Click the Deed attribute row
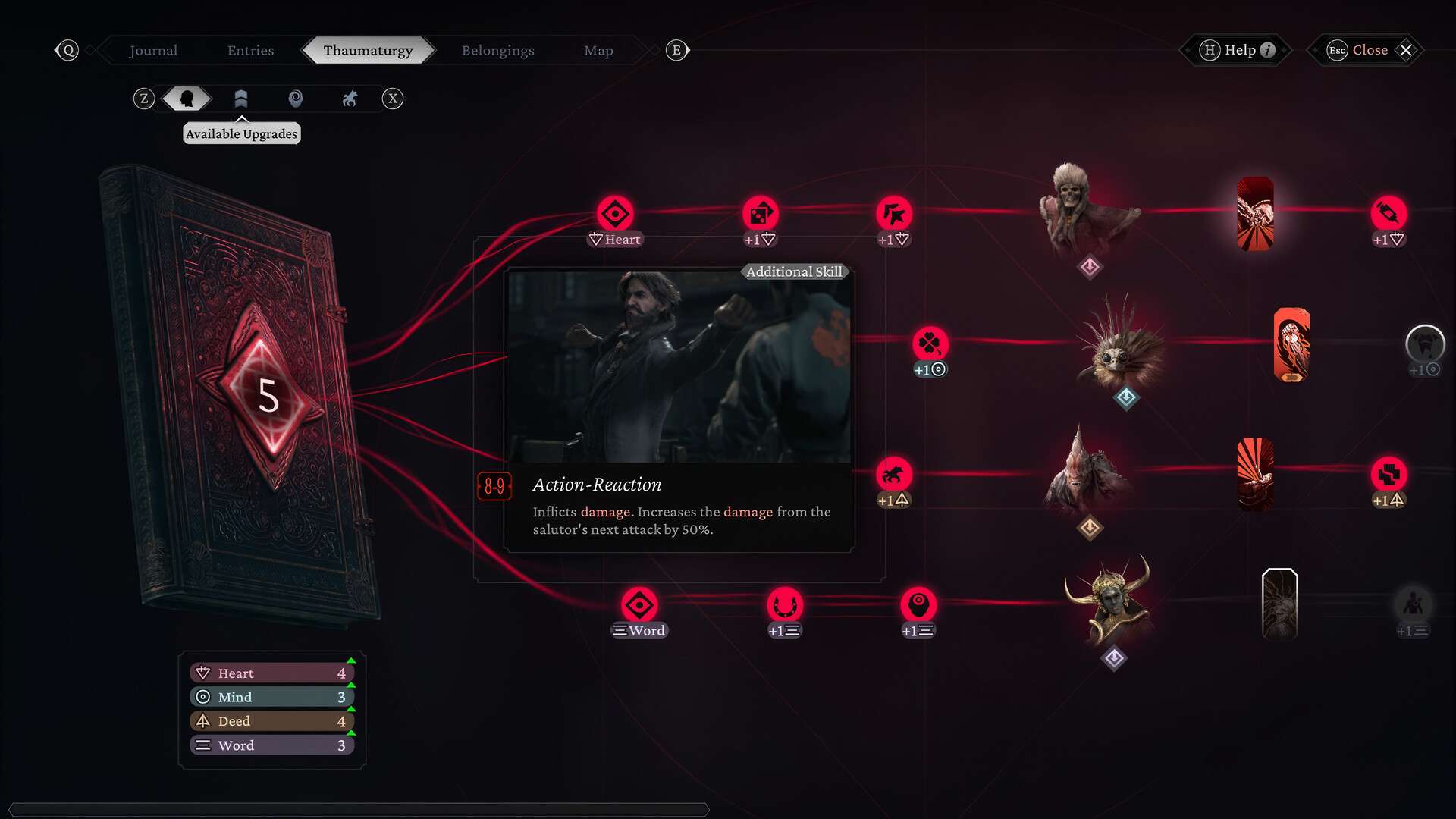Viewport: 1456px width, 819px height. pos(271,721)
